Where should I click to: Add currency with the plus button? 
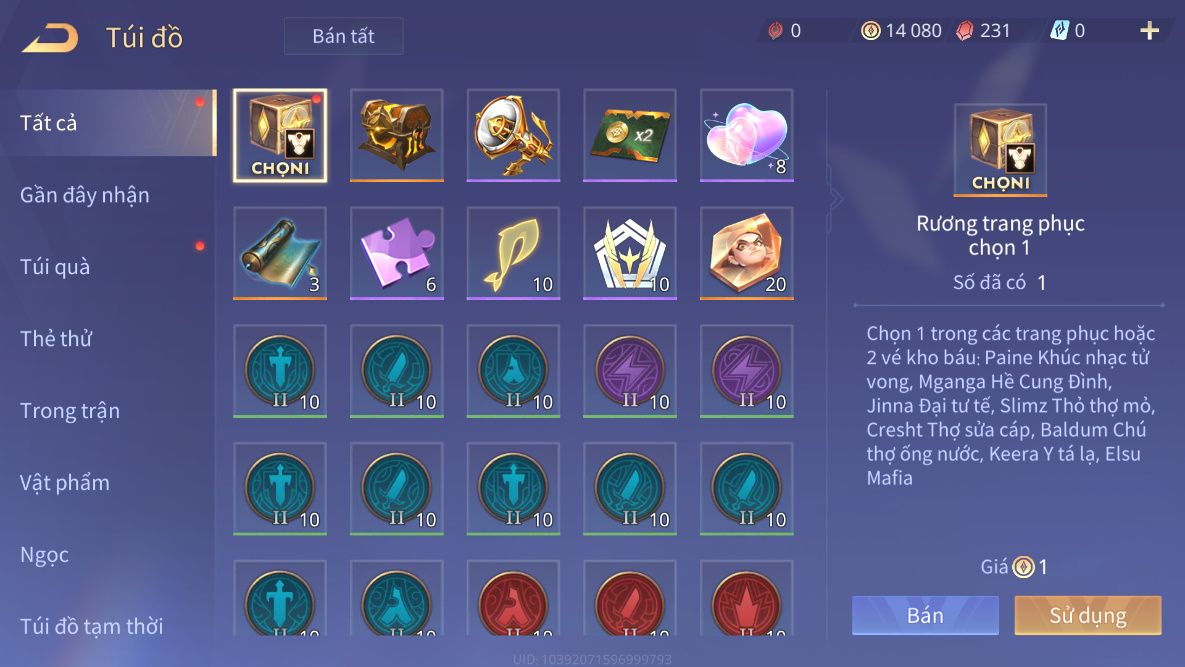[x=1149, y=31]
